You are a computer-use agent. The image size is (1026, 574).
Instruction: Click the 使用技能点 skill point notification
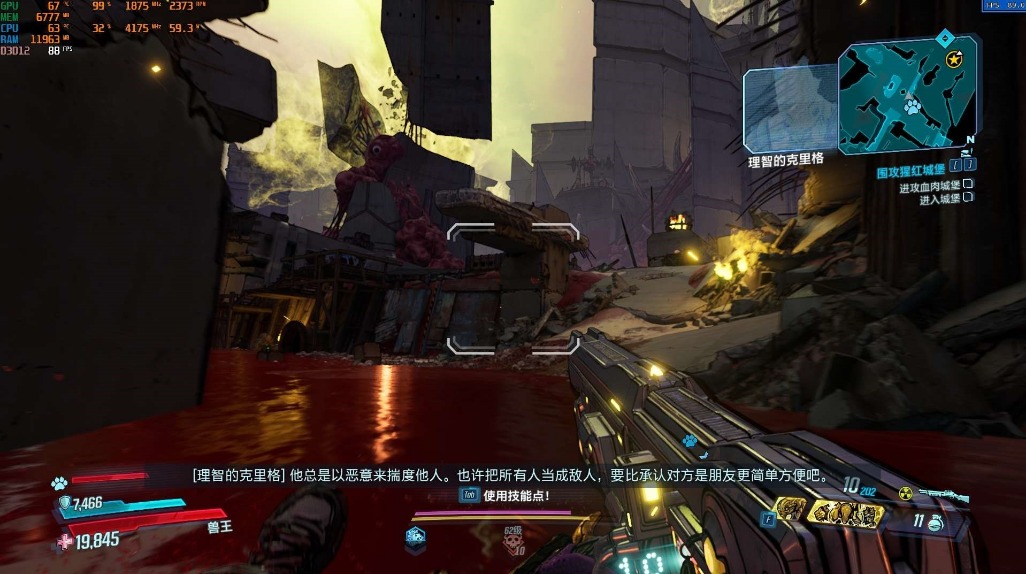click(504, 495)
